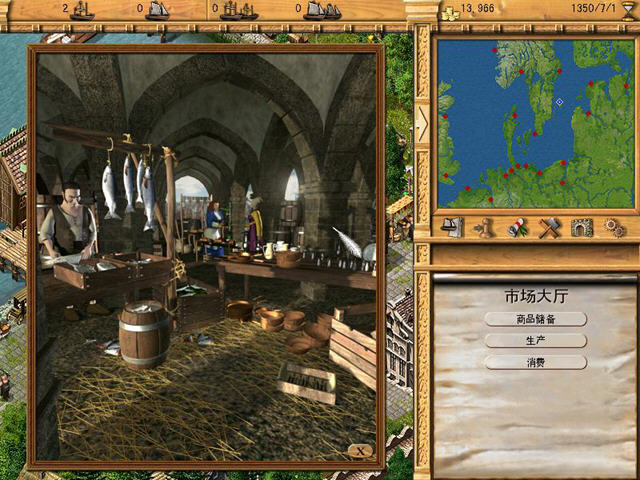
Task: Open the gears options icon
Action: click(613, 228)
